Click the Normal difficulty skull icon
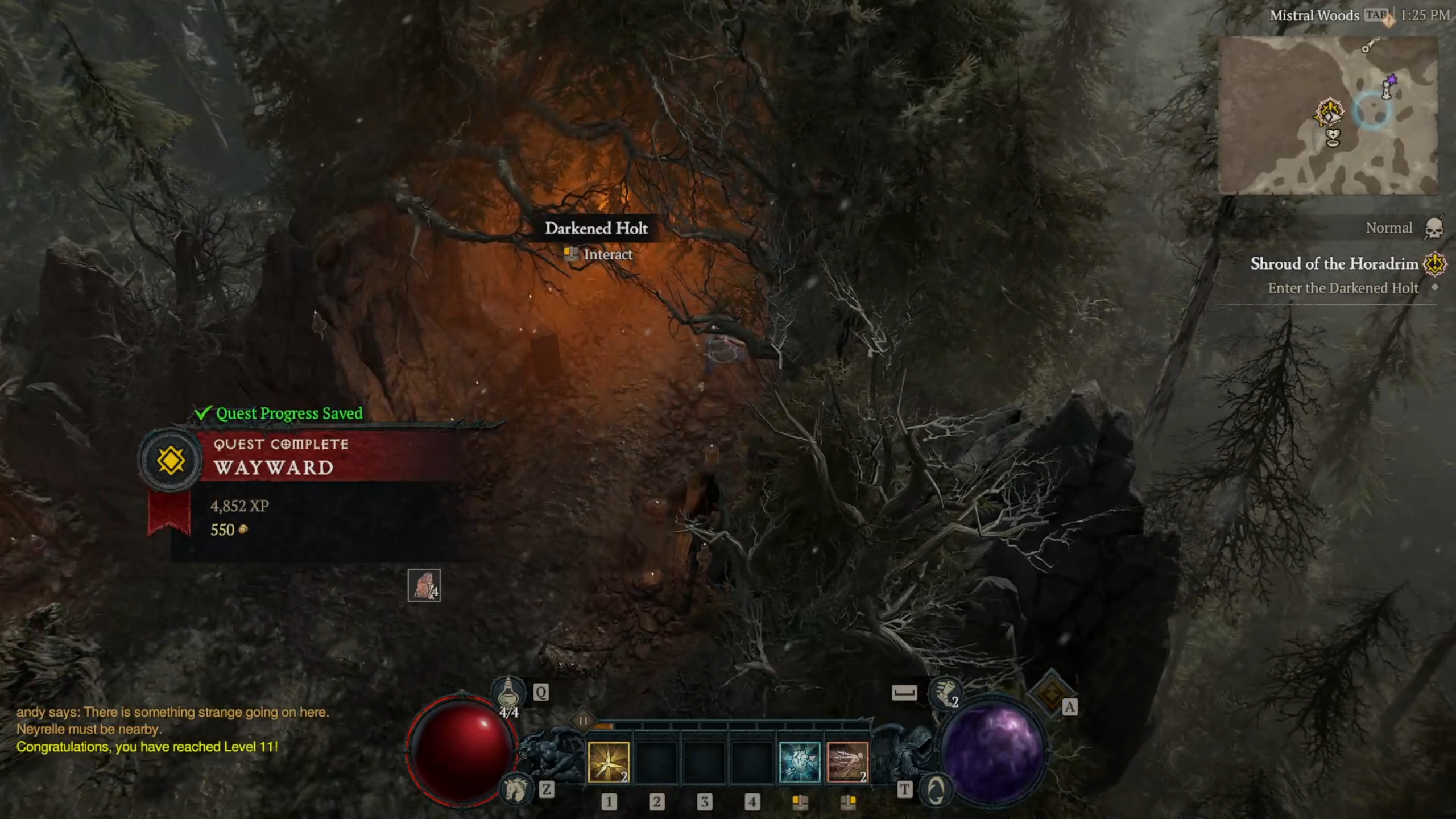The width and height of the screenshot is (1456, 819). (1433, 229)
